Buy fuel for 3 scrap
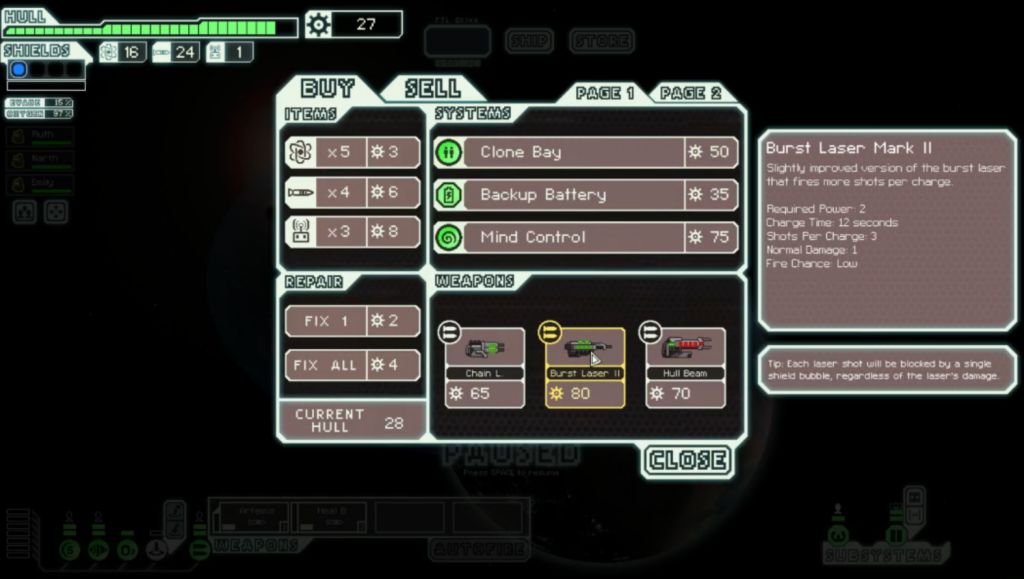This screenshot has width=1024, height=579. [352, 152]
